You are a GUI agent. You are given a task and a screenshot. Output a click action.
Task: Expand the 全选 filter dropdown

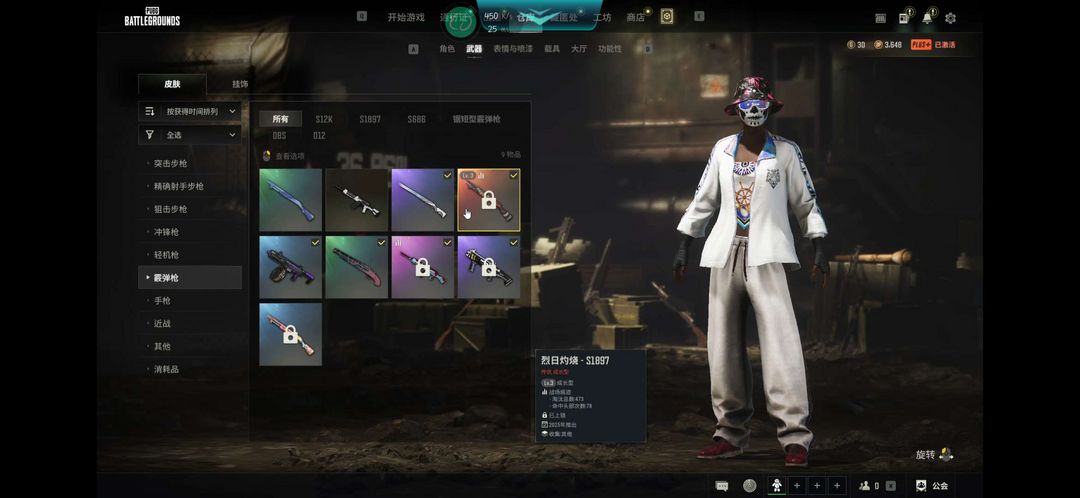click(190, 134)
